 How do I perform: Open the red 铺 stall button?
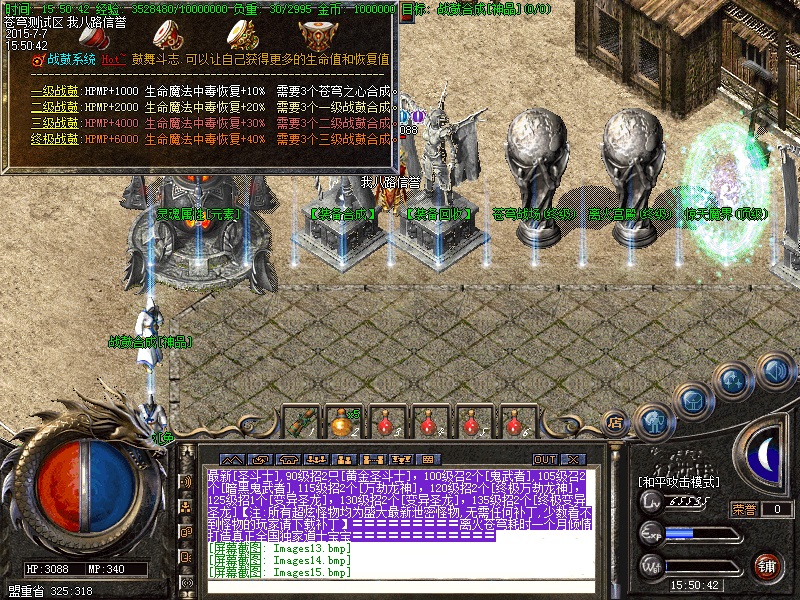[x=766, y=567]
